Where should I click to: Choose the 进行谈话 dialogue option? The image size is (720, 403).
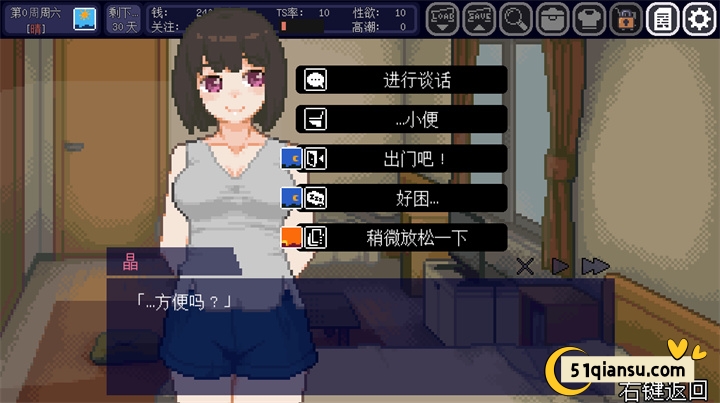point(402,80)
